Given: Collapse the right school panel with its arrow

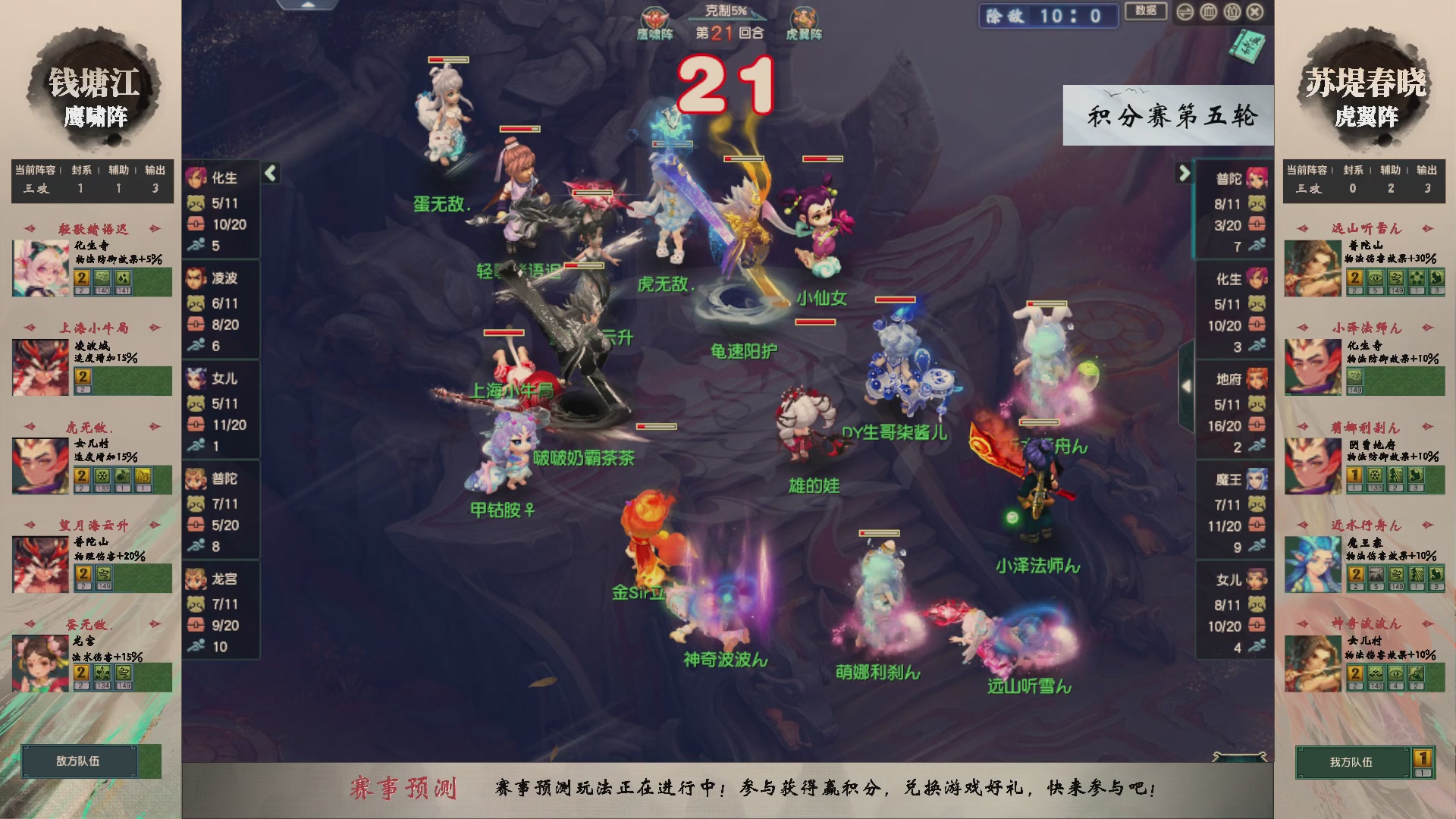Looking at the screenshot, I should coord(1182,172).
